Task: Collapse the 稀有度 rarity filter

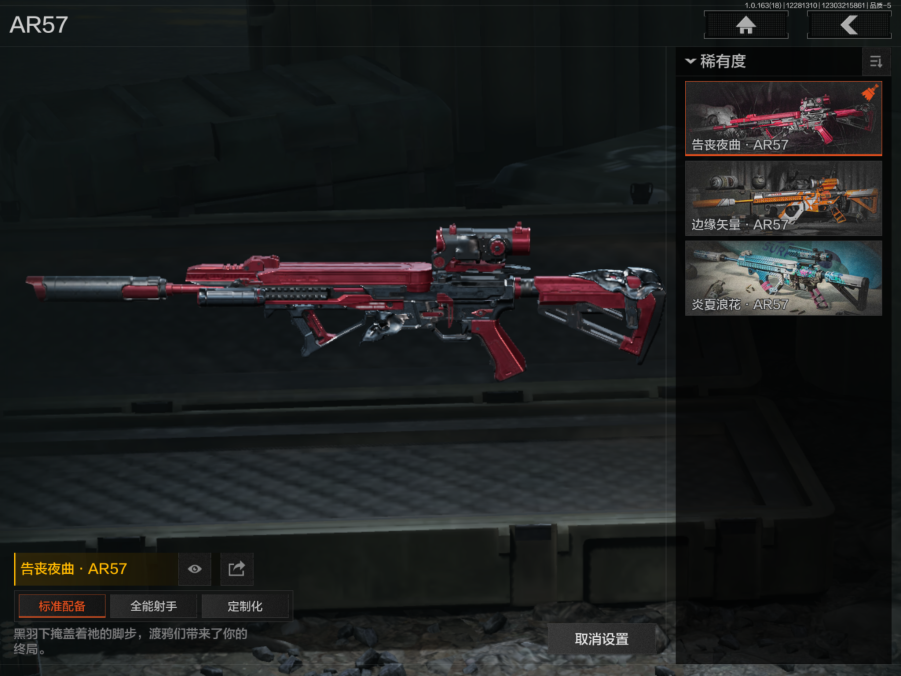Action: coord(690,62)
